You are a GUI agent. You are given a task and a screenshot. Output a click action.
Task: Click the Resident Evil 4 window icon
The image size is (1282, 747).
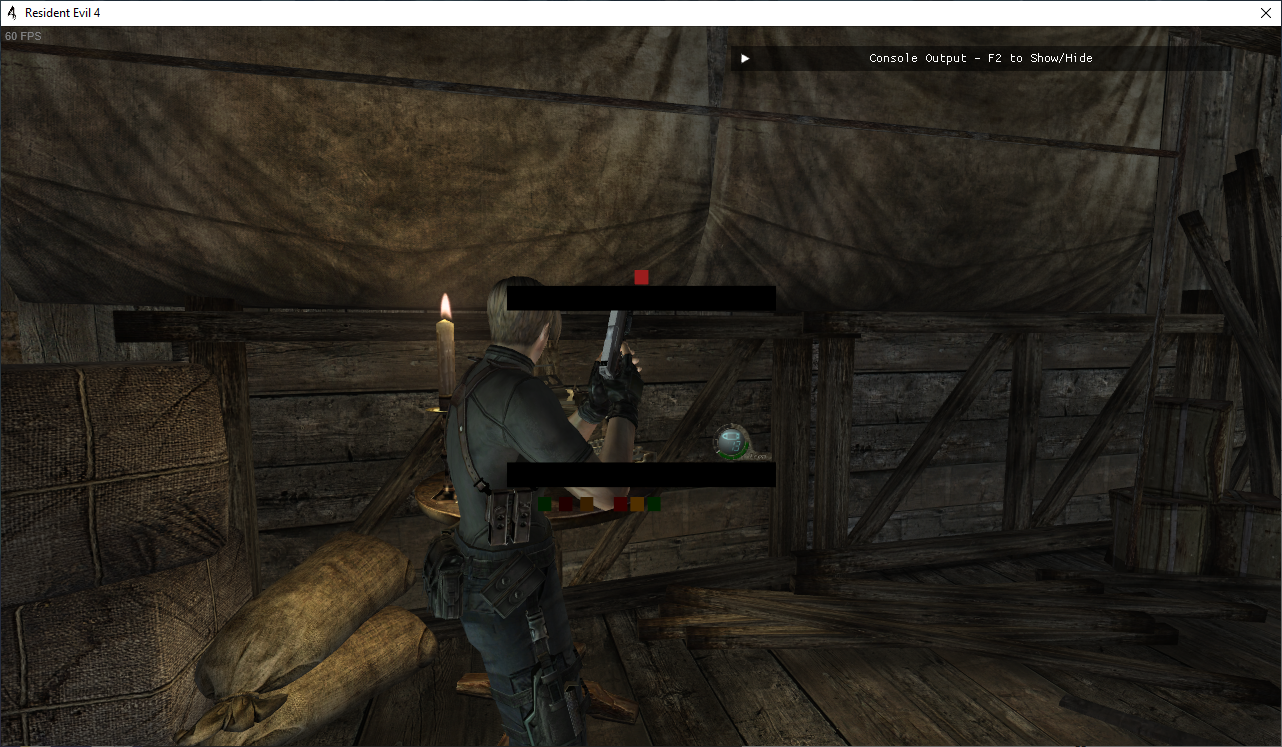(x=10, y=13)
